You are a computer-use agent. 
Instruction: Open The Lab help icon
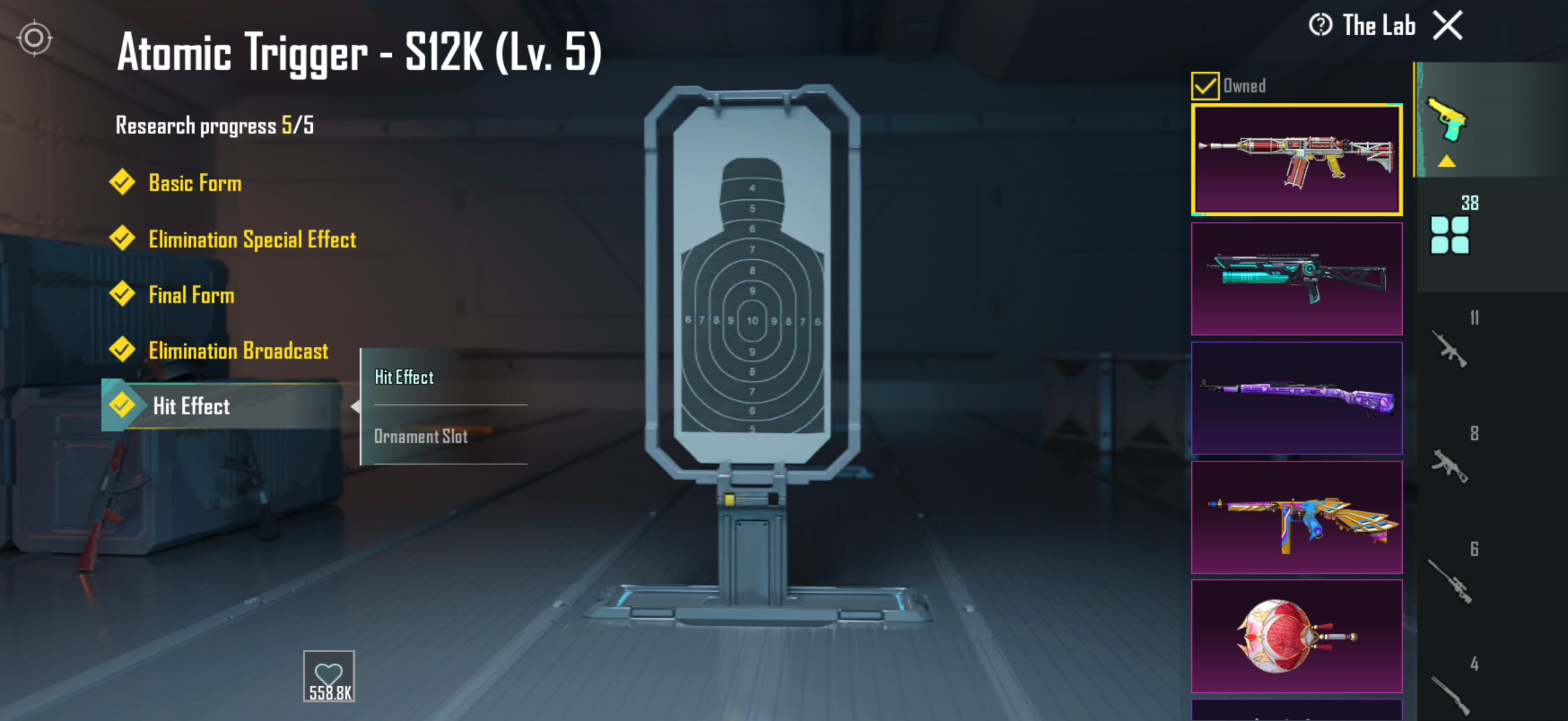pyautogui.click(x=1320, y=26)
